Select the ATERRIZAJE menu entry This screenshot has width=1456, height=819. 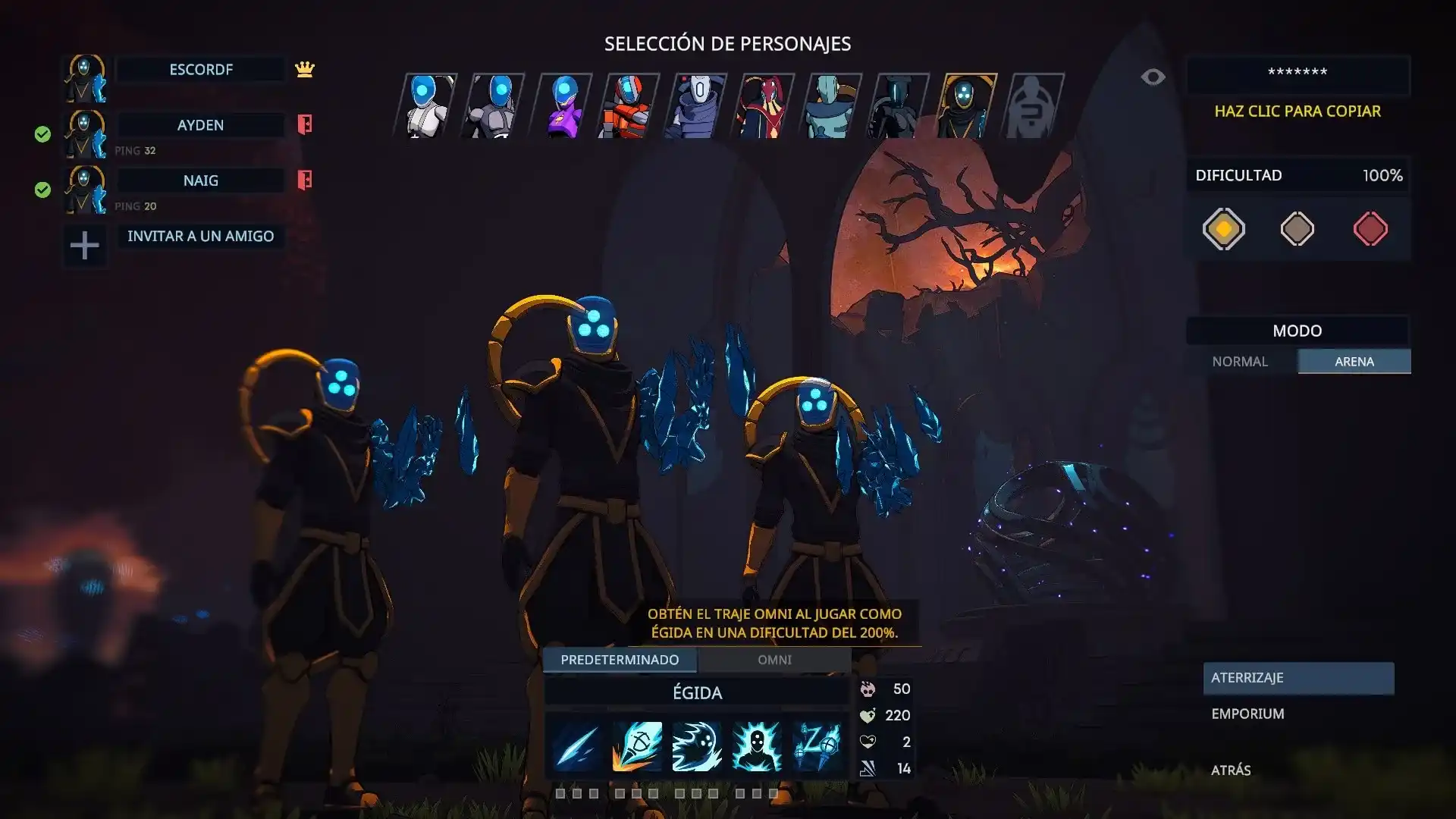point(1298,678)
